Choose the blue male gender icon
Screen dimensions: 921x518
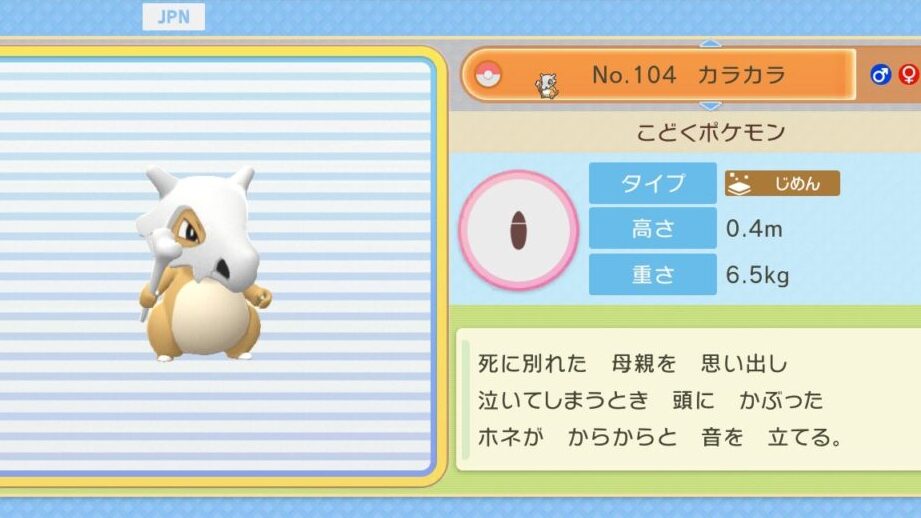coord(881,75)
